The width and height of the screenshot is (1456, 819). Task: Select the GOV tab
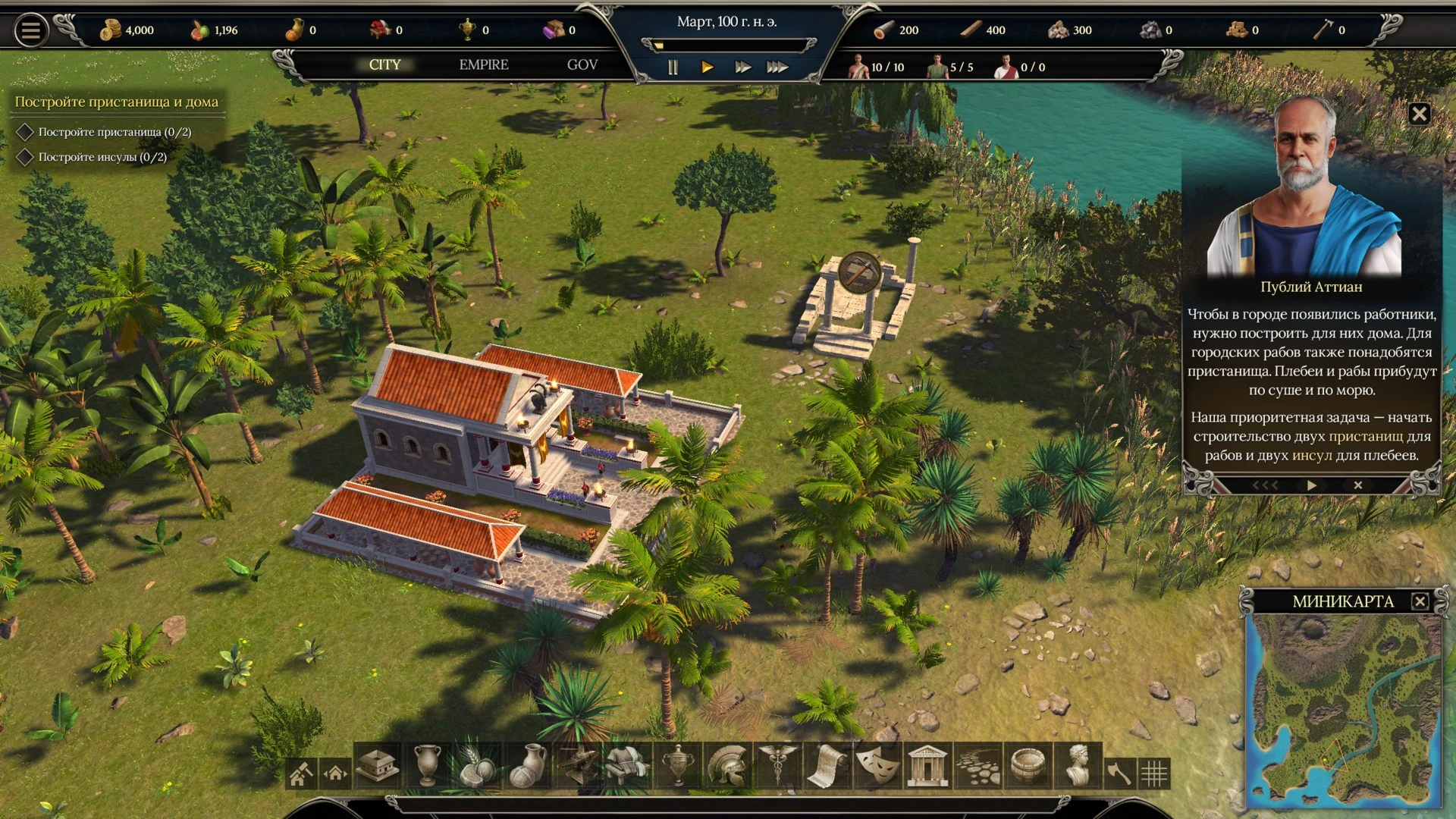582,65
